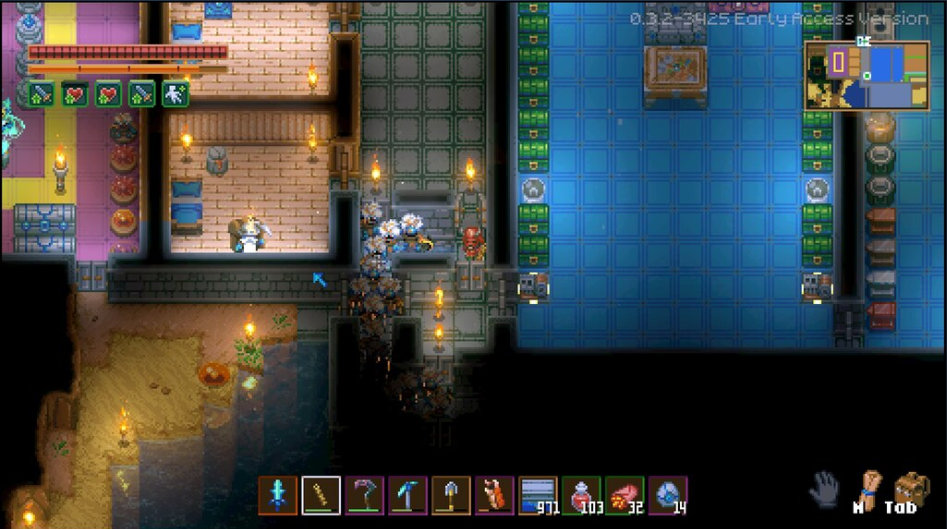Screen dimensions: 947x529
Task: Equip the blue pickaxe from the hotbar
Action: (408, 495)
